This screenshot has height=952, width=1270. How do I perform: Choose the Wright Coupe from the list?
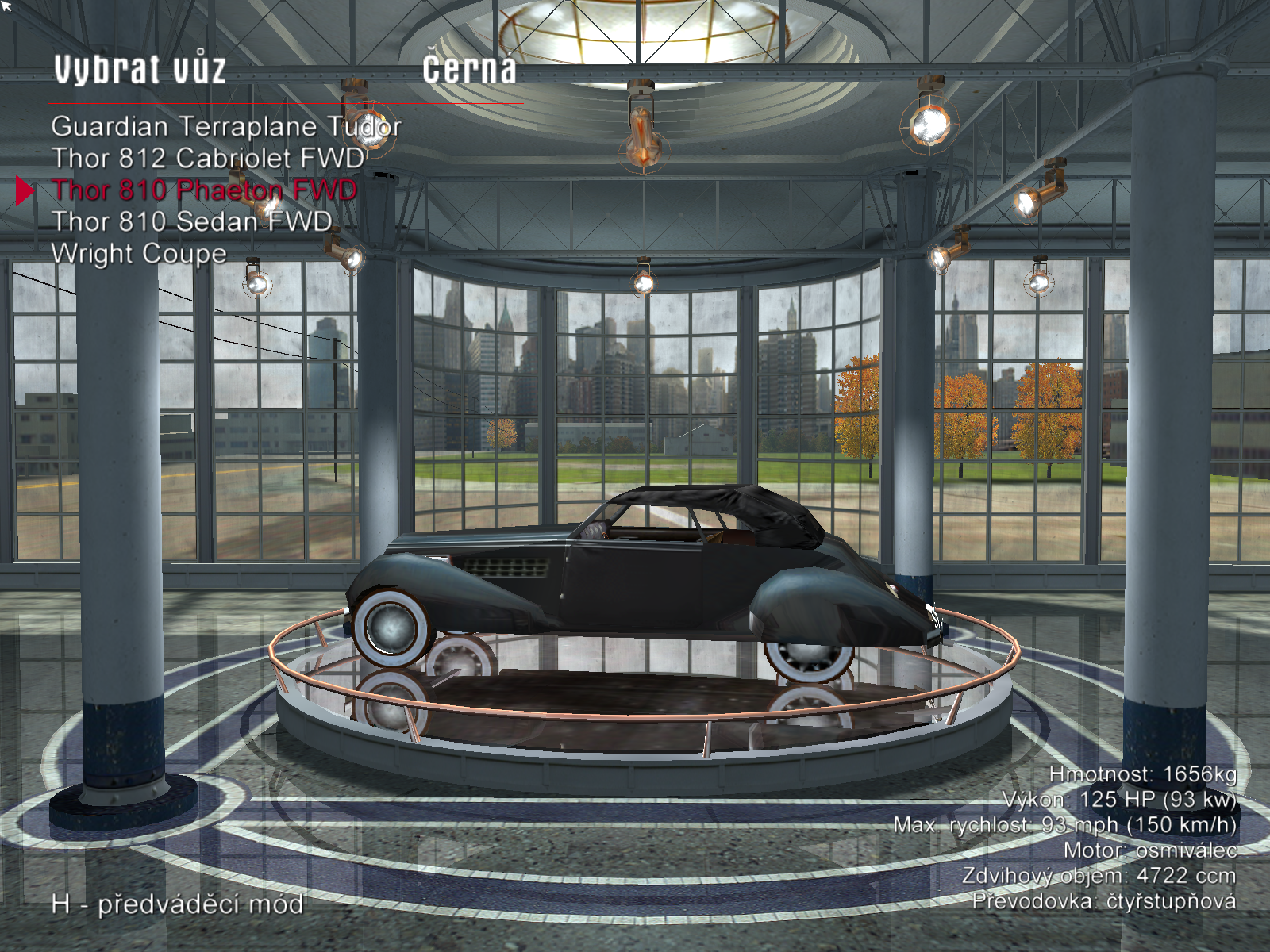coord(139,253)
